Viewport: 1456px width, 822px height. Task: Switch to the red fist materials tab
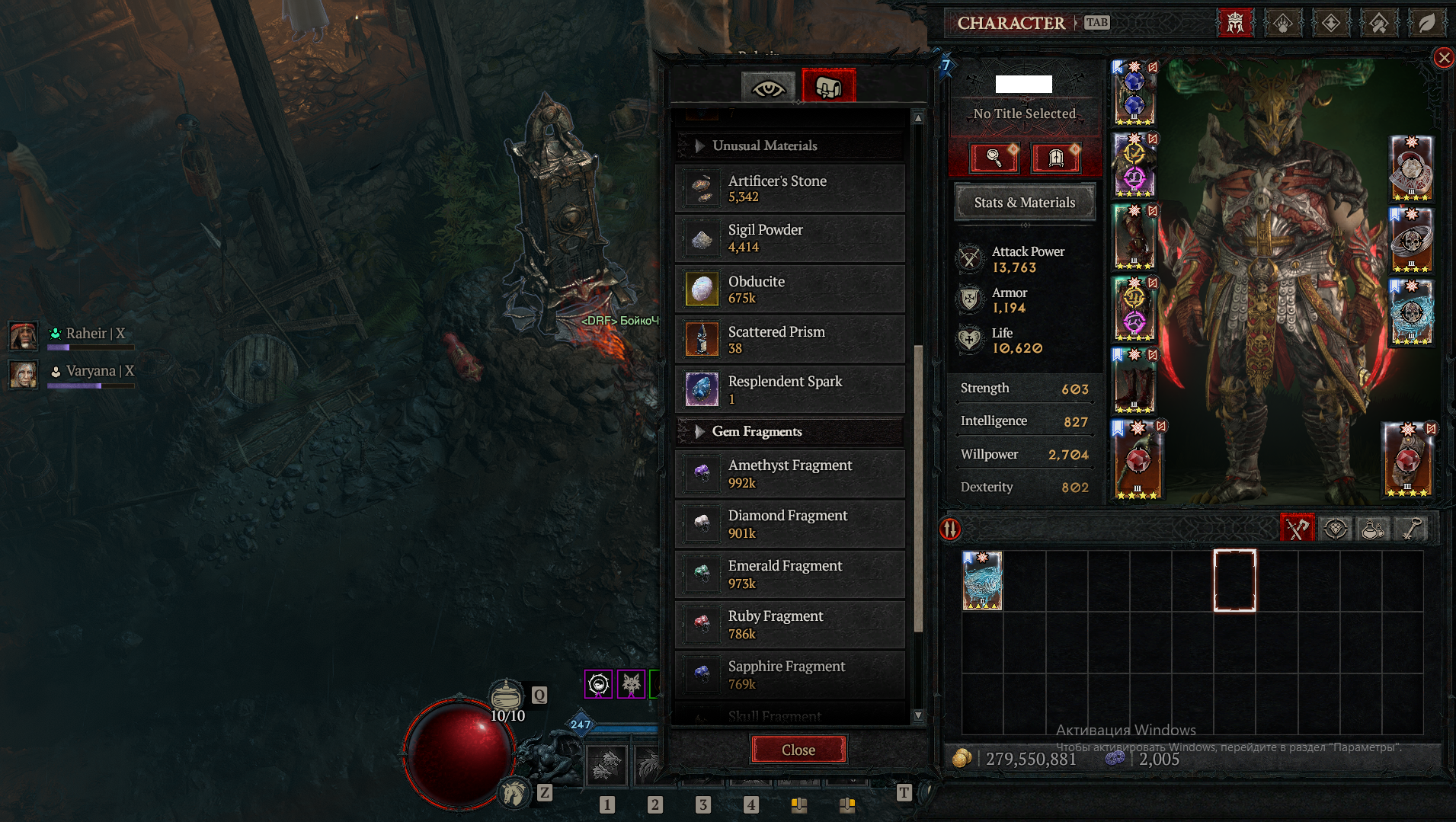(x=828, y=88)
